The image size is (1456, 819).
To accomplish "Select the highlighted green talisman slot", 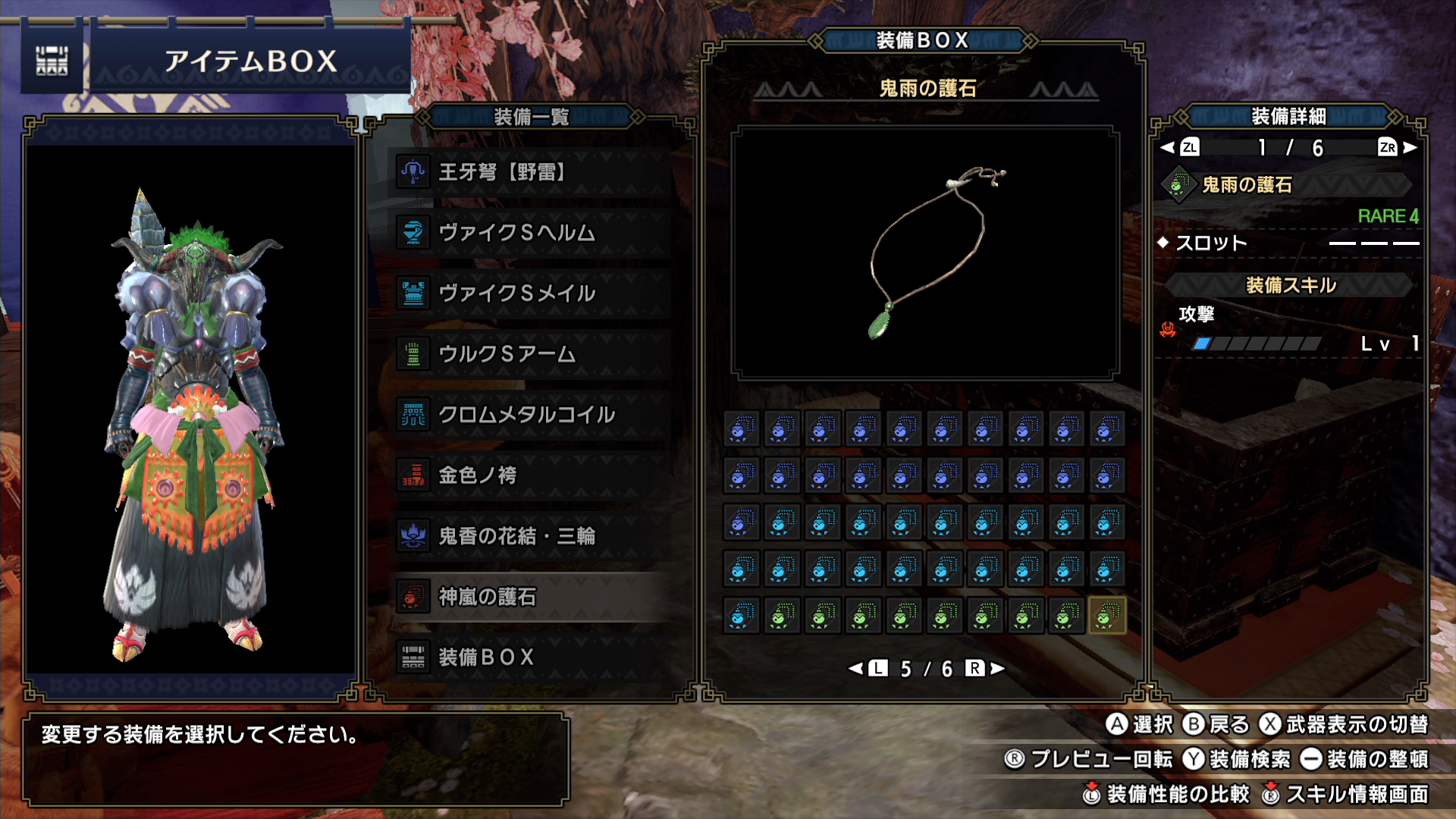I will [1106, 615].
